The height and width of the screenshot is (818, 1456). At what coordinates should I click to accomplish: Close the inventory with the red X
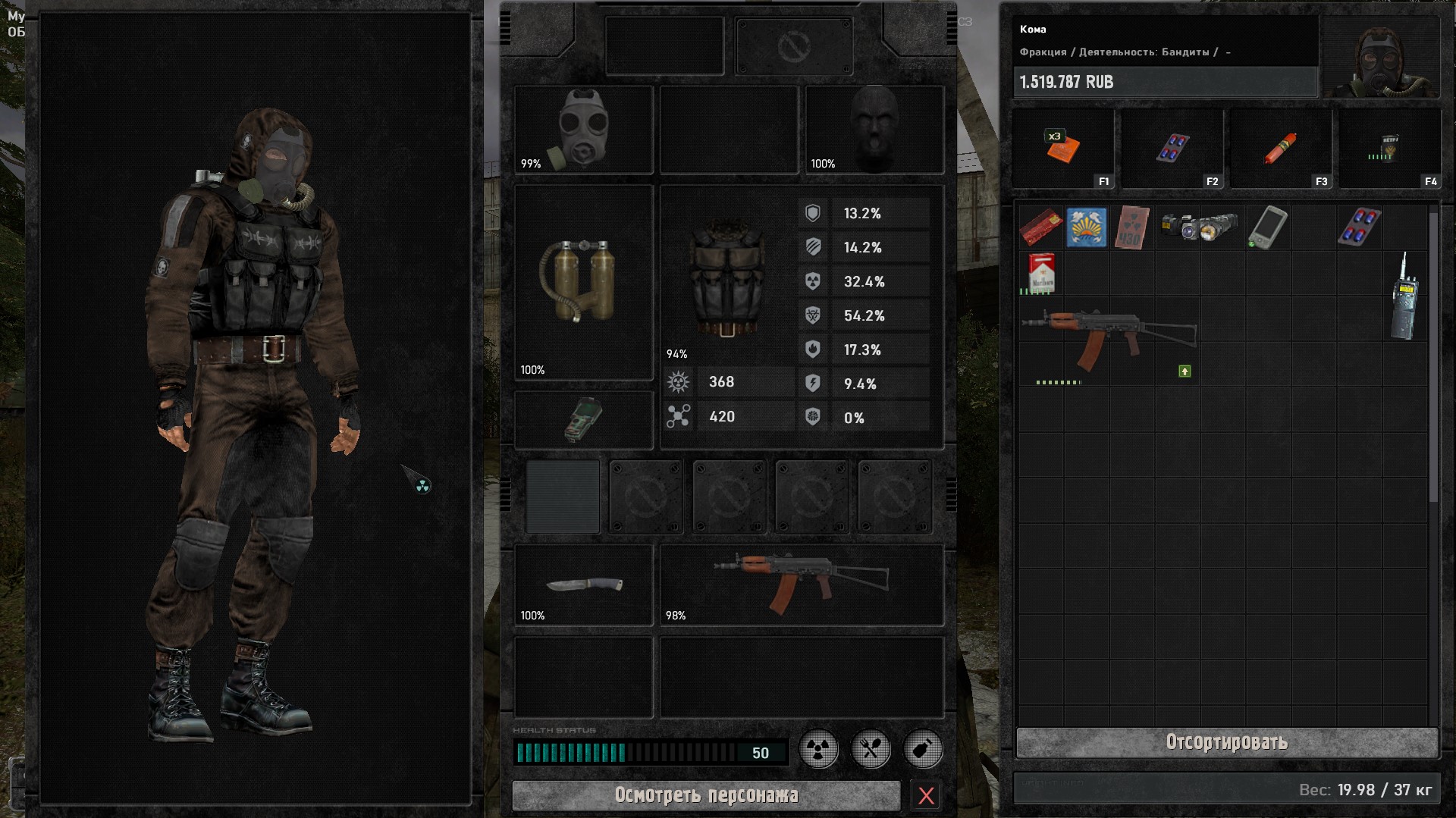coord(926,795)
